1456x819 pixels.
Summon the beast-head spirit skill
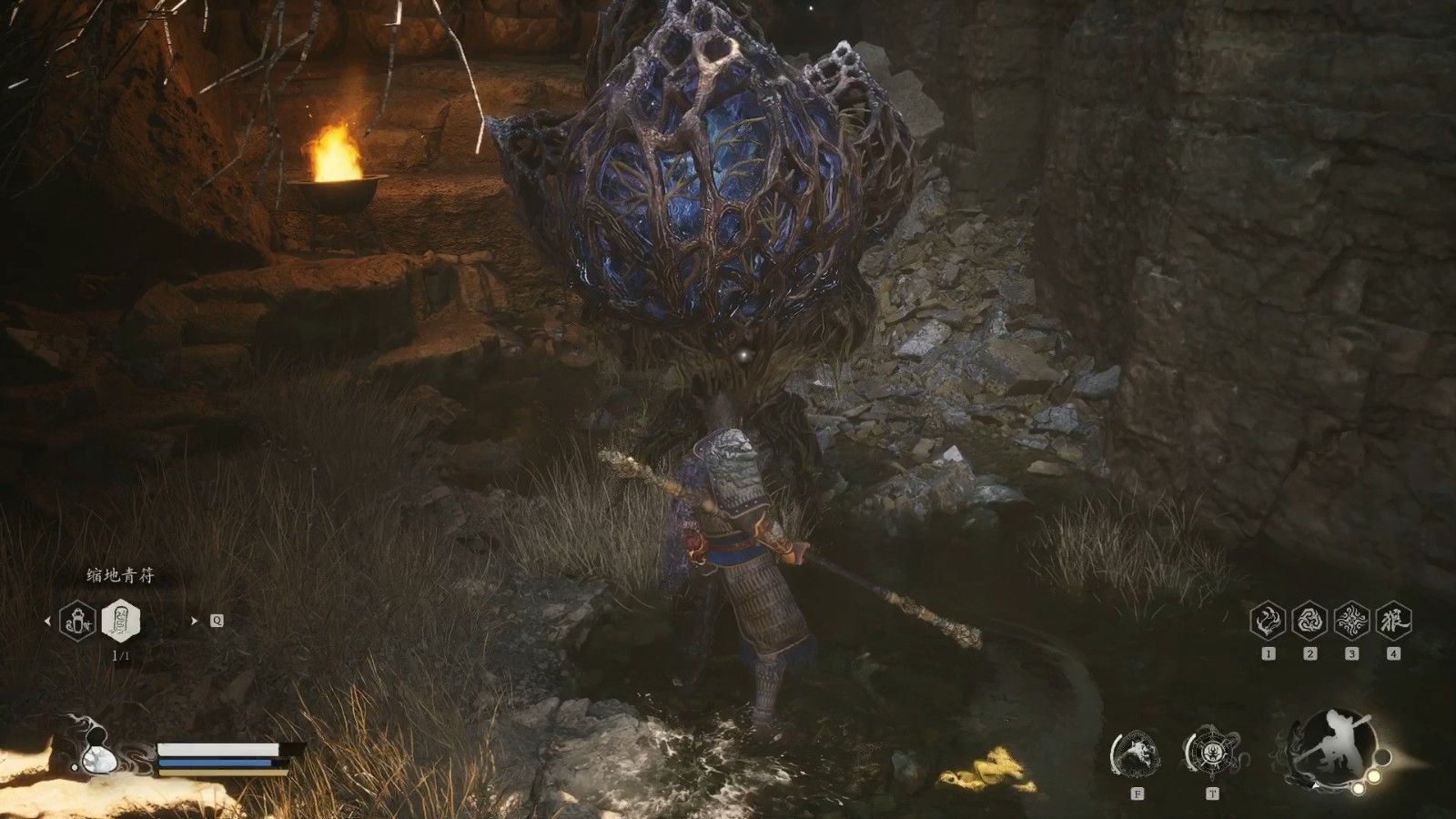pos(1137,753)
